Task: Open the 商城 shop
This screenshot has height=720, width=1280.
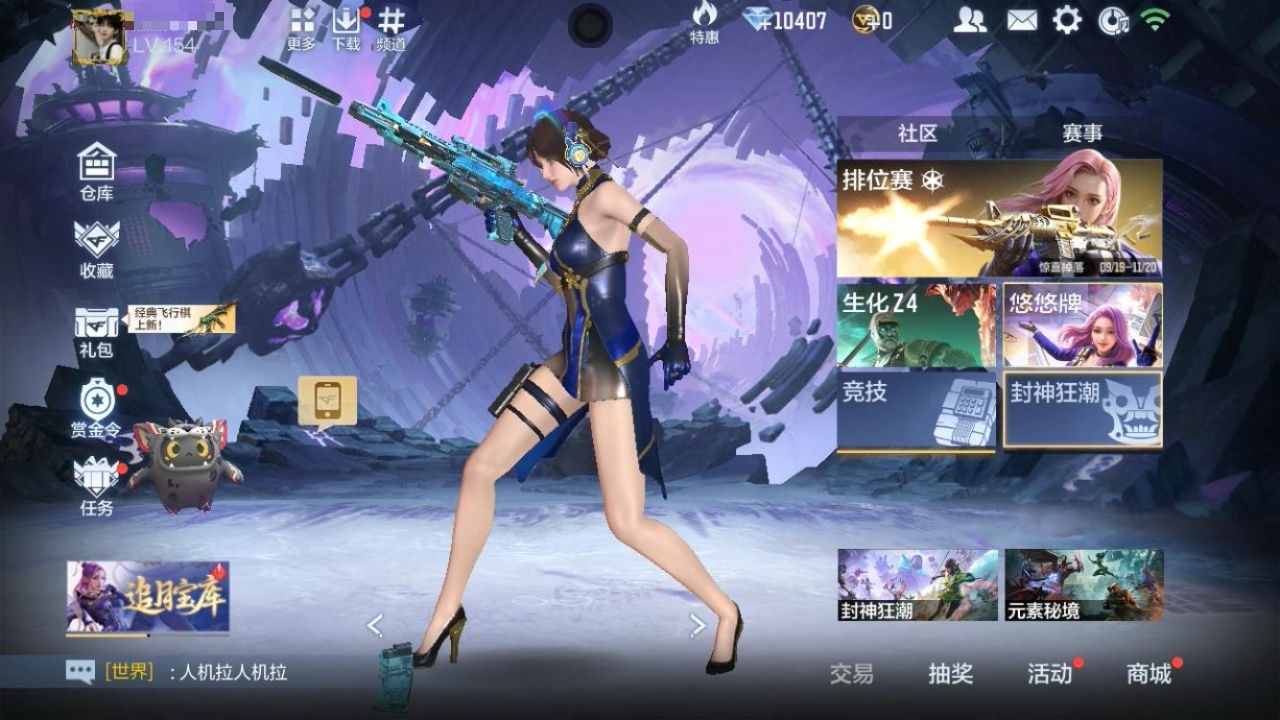Action: 1149,674
